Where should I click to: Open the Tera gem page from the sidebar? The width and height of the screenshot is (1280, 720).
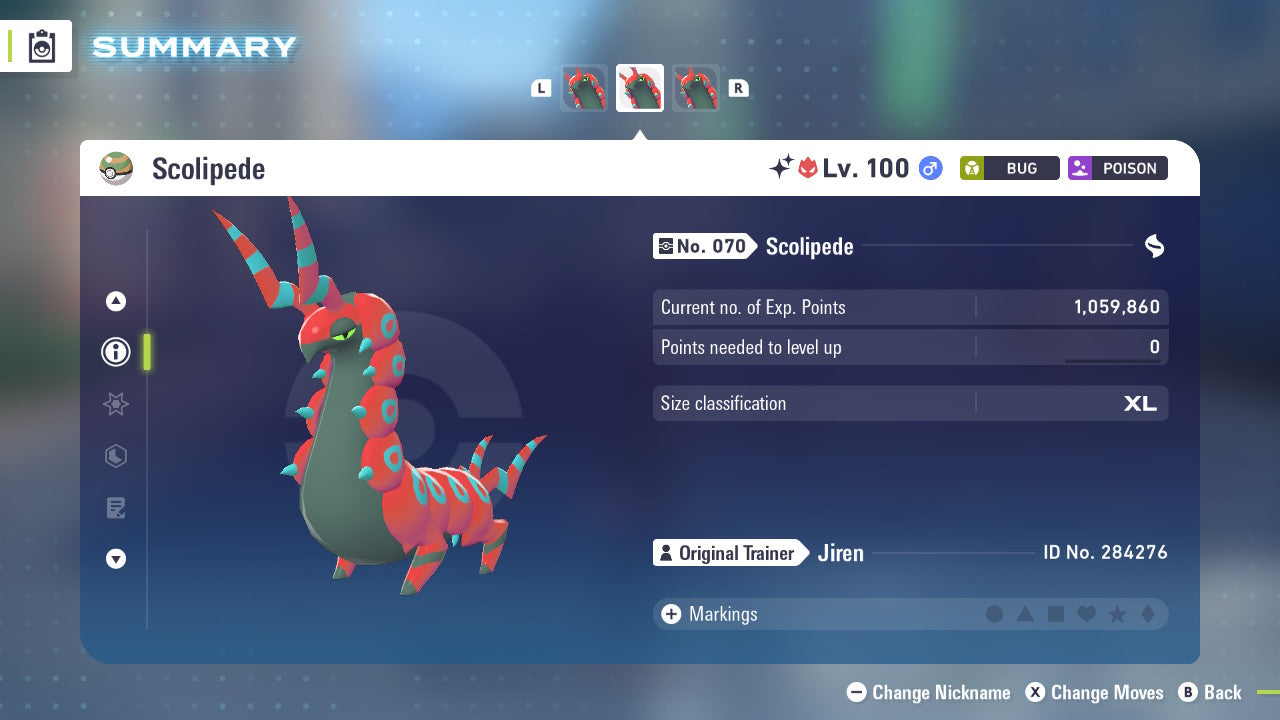tap(115, 456)
